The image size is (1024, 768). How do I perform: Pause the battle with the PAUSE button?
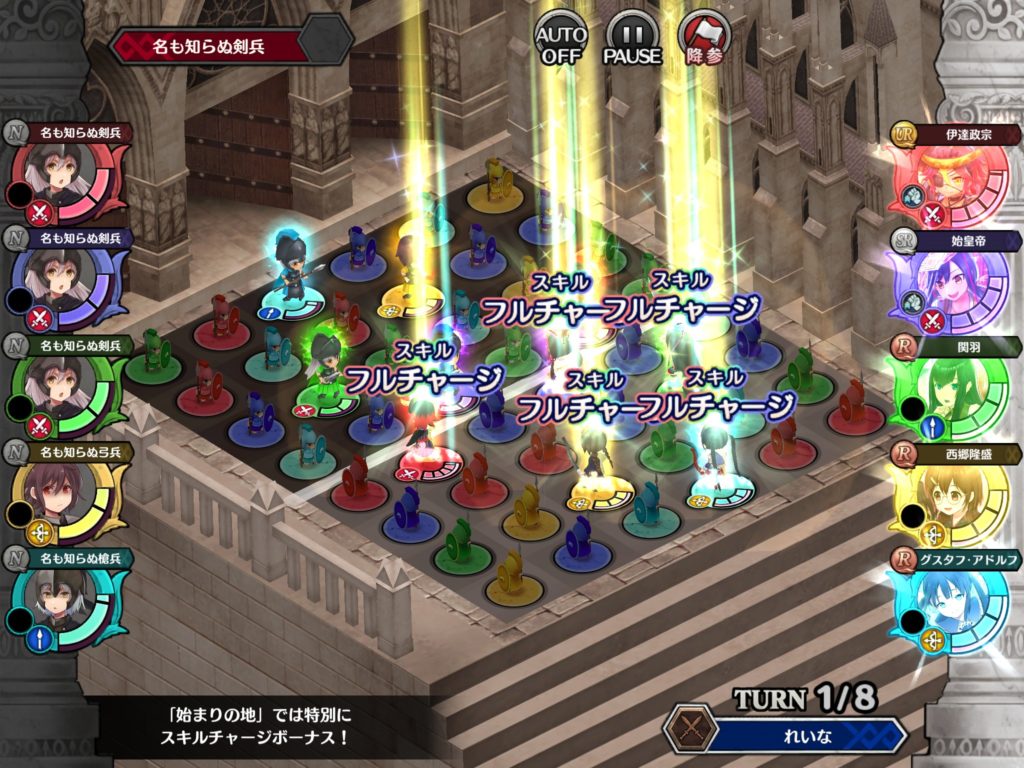632,38
